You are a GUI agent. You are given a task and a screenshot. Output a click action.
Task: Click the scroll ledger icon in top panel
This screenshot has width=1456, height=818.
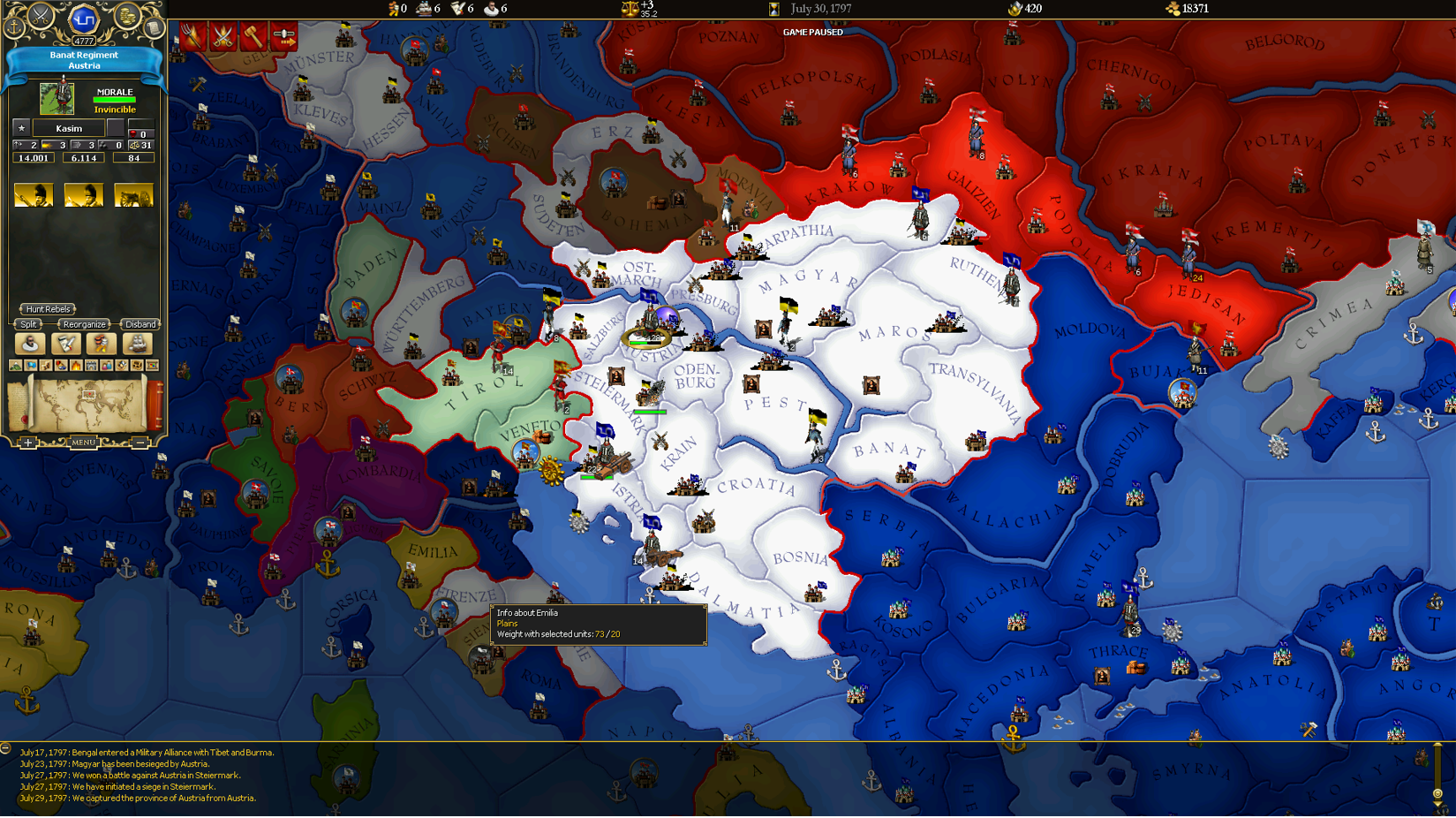tap(153, 28)
